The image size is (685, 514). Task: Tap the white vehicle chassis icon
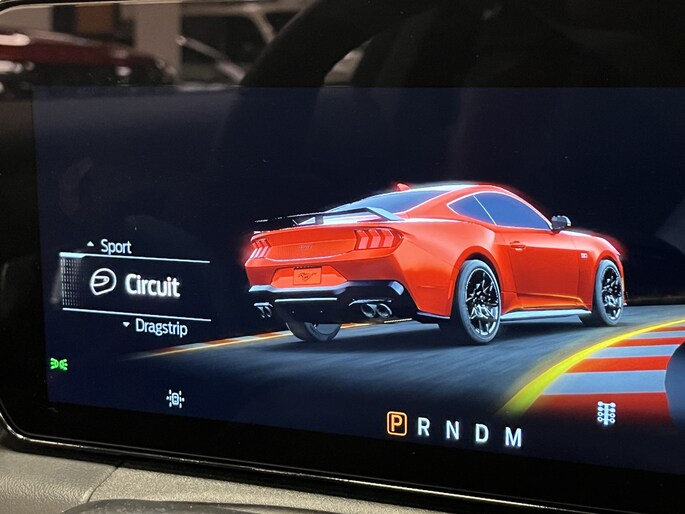(x=176, y=399)
